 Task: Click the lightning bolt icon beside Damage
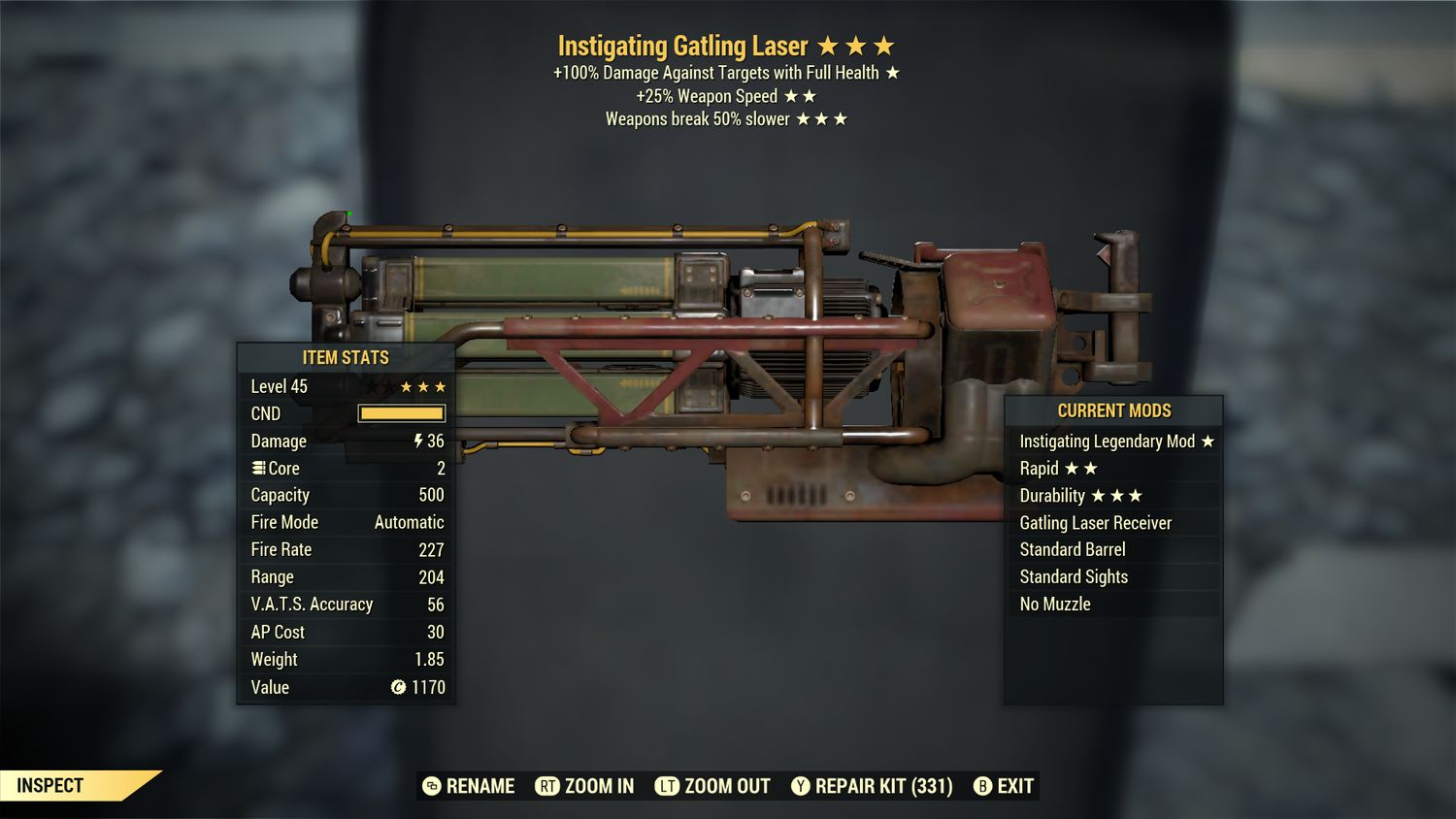[x=417, y=441]
